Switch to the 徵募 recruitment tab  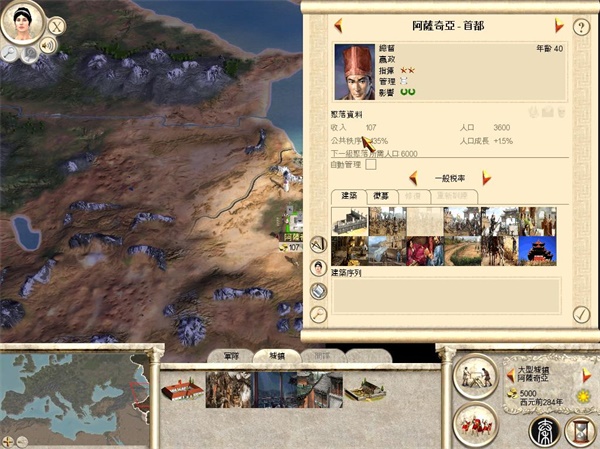(380, 197)
